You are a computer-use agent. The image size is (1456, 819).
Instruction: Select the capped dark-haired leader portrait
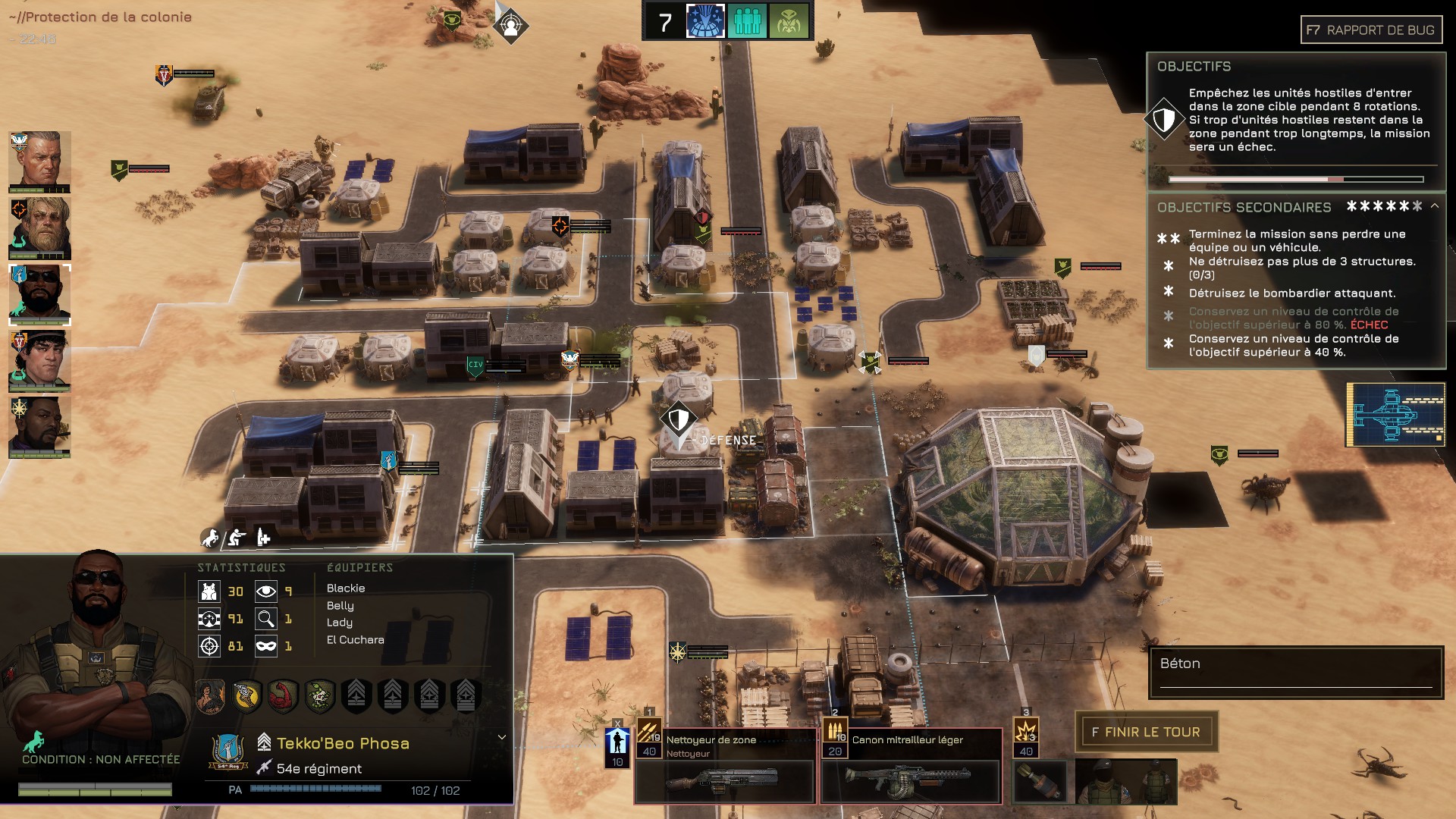(x=39, y=361)
